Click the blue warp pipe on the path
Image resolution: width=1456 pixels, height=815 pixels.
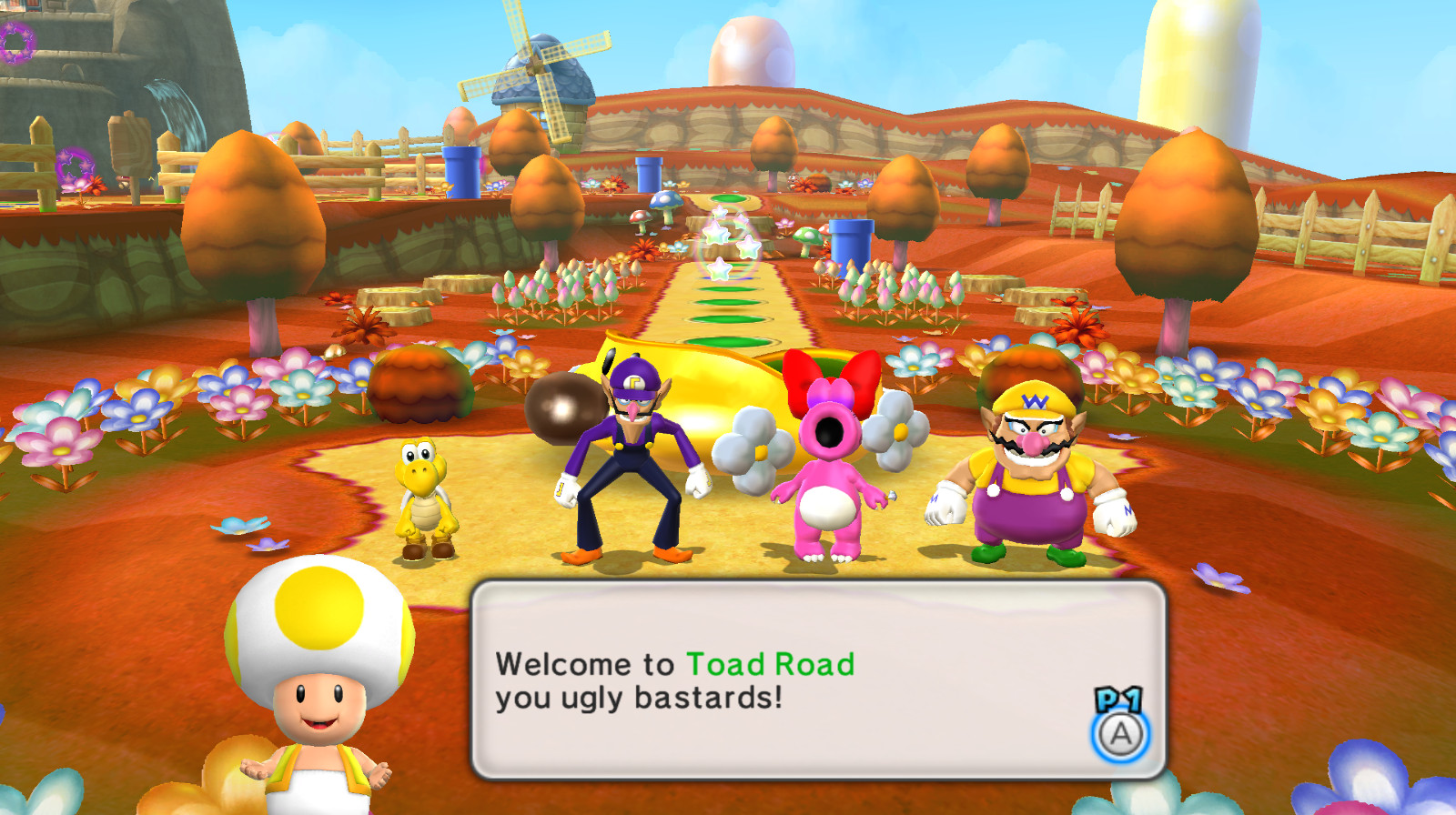(853, 241)
